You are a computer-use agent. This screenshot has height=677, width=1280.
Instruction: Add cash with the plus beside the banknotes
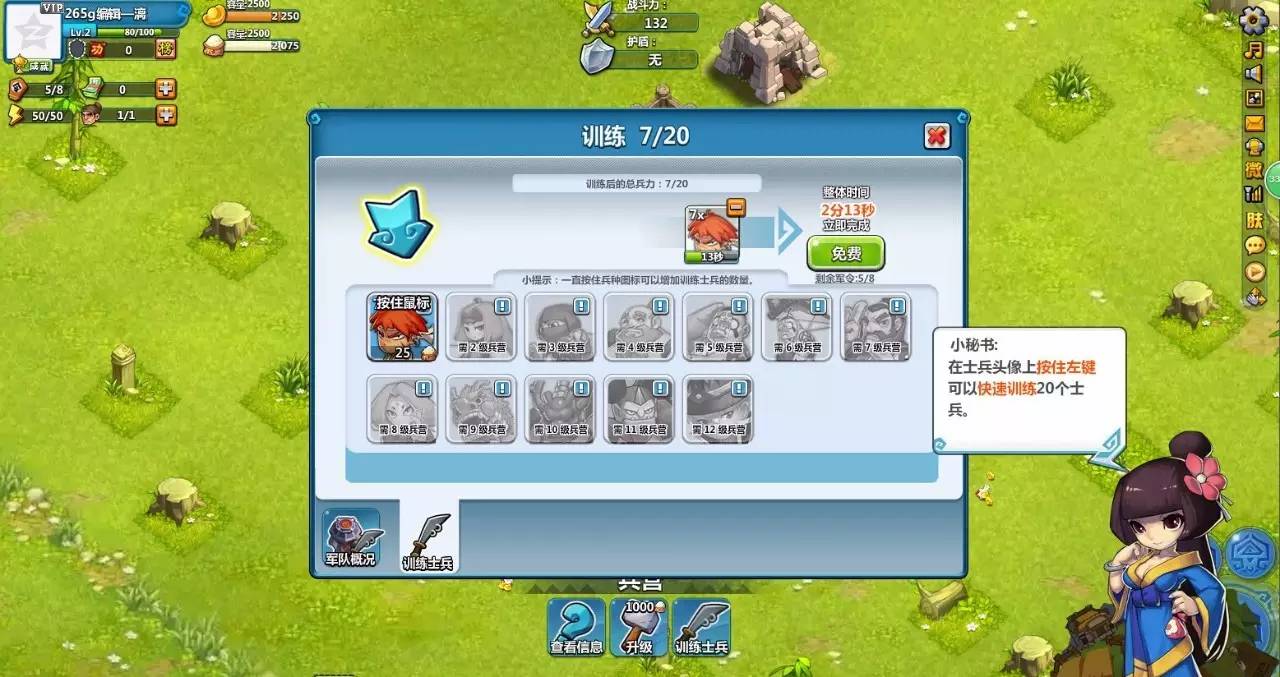click(166, 89)
